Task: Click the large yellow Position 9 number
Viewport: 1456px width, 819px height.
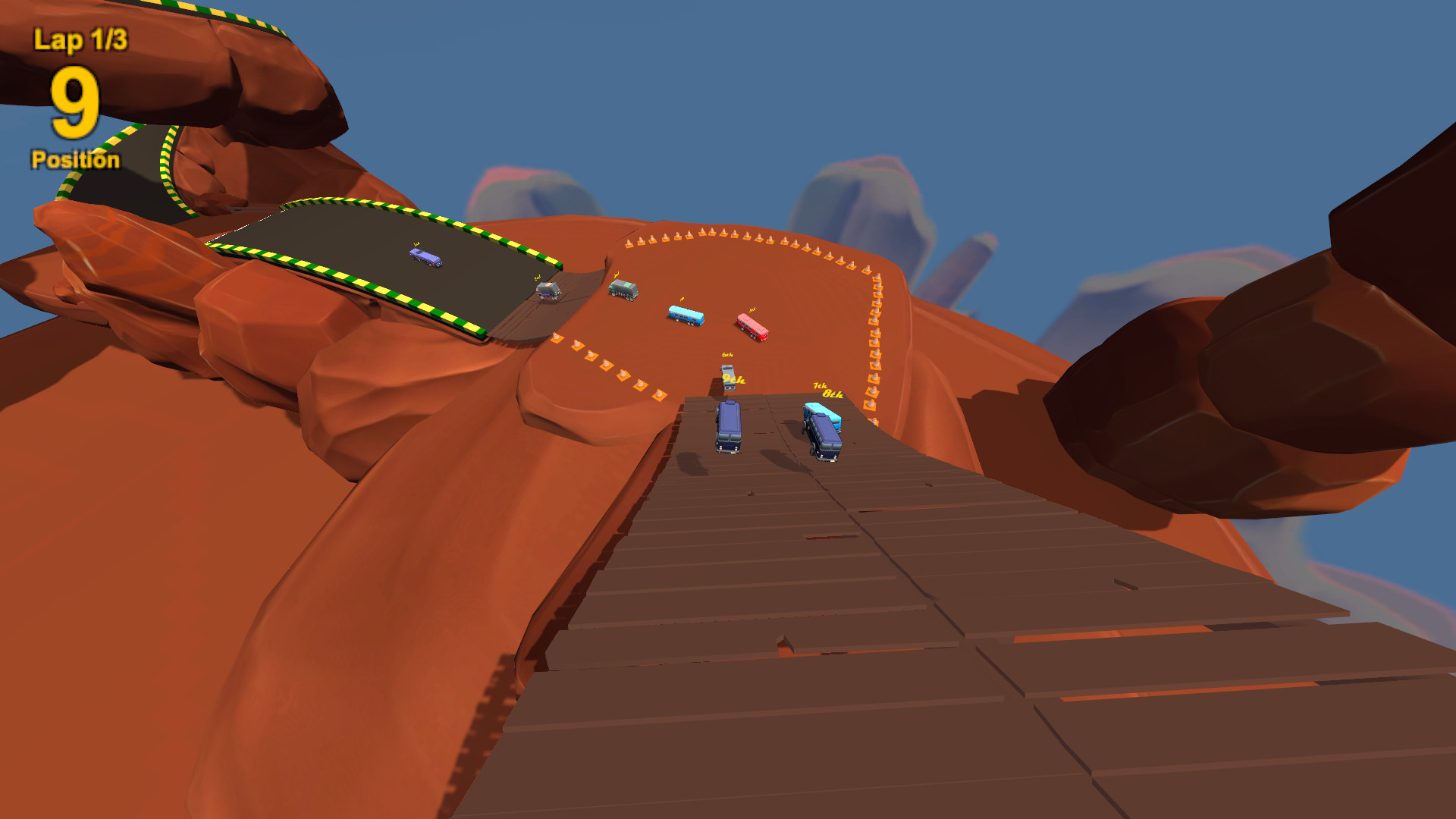Action: click(72, 102)
